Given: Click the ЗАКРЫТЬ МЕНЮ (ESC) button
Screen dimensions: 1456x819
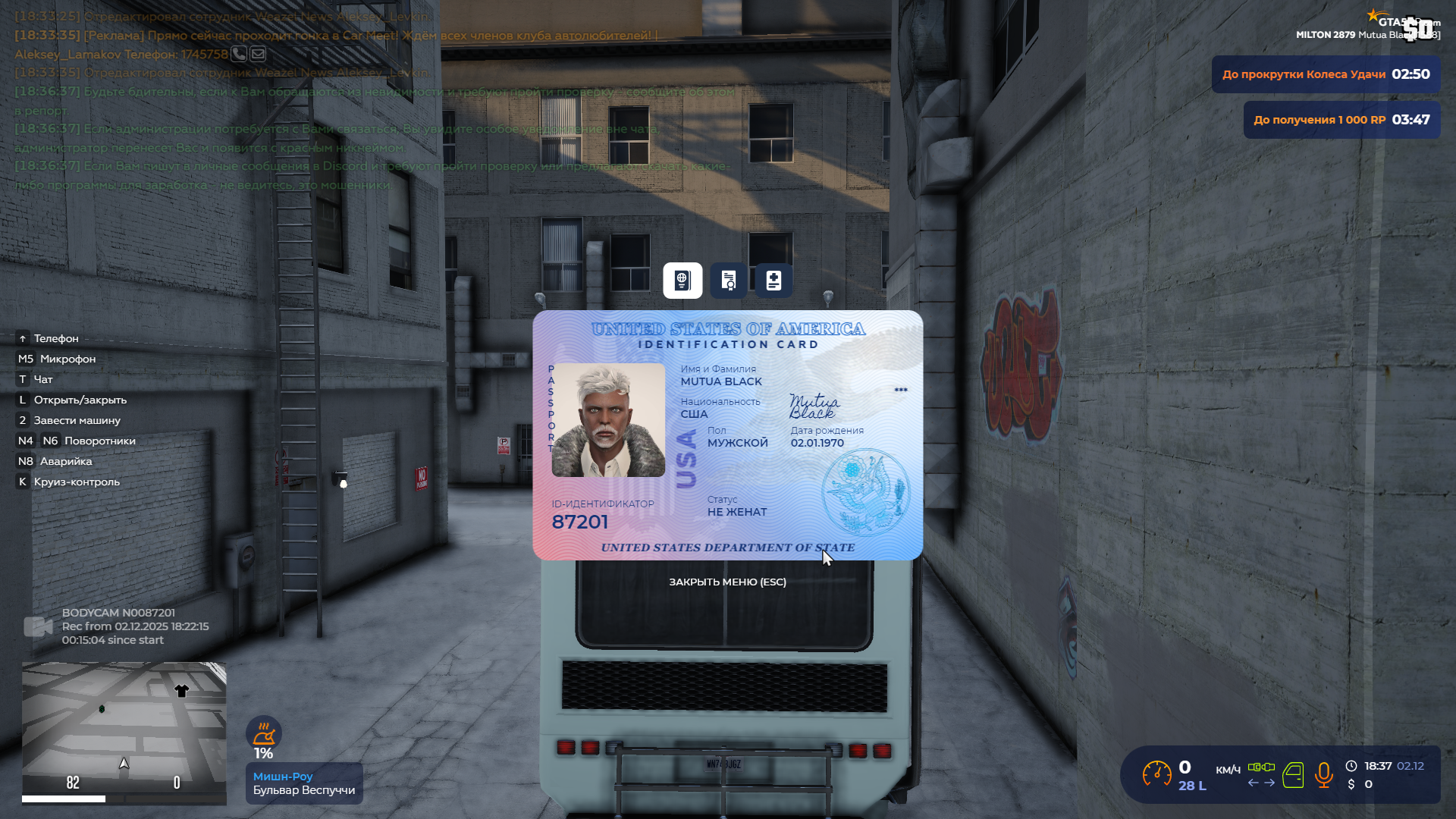Looking at the screenshot, I should tap(726, 582).
